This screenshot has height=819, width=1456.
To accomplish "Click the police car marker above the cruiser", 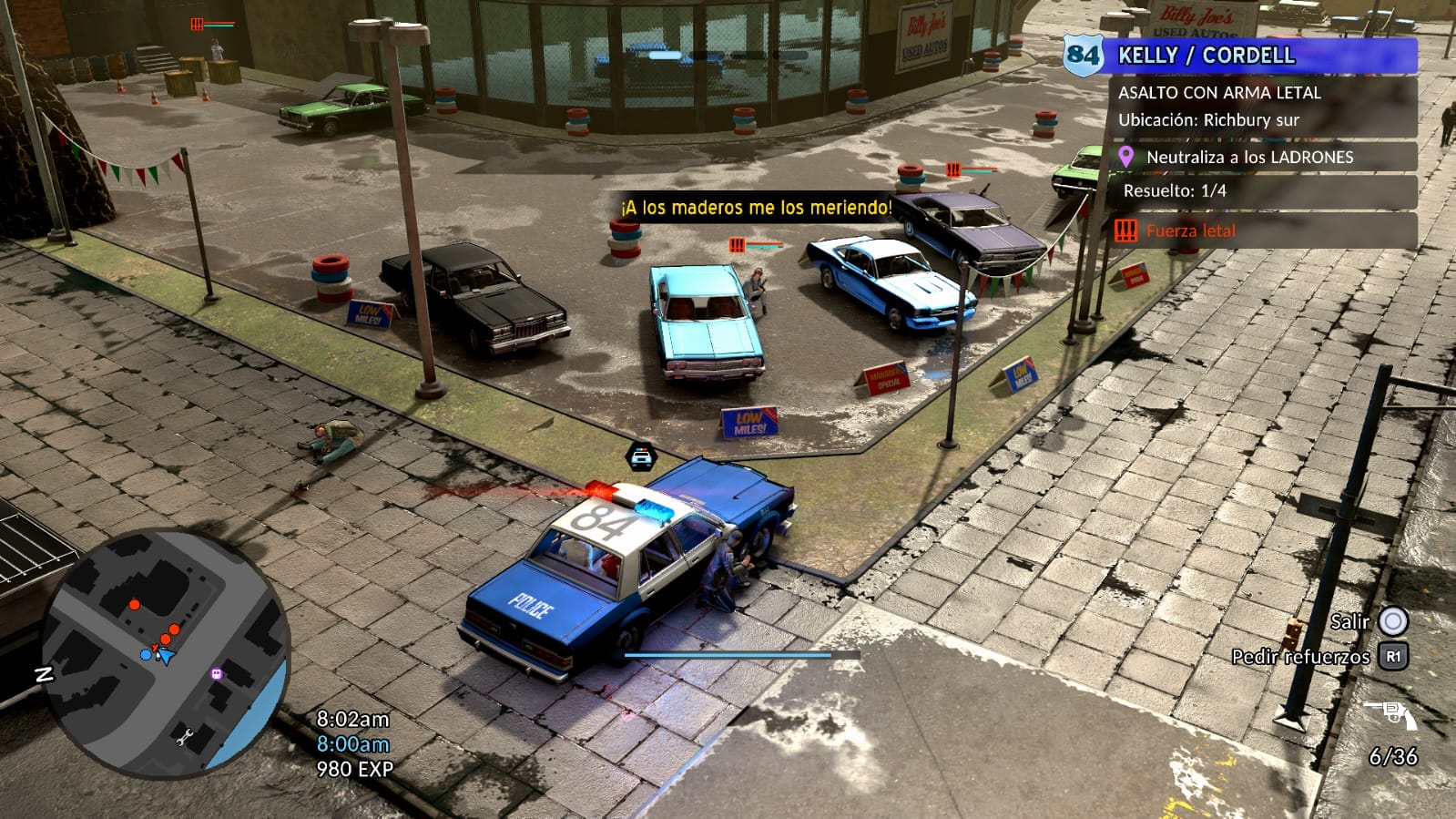I will pos(641,456).
